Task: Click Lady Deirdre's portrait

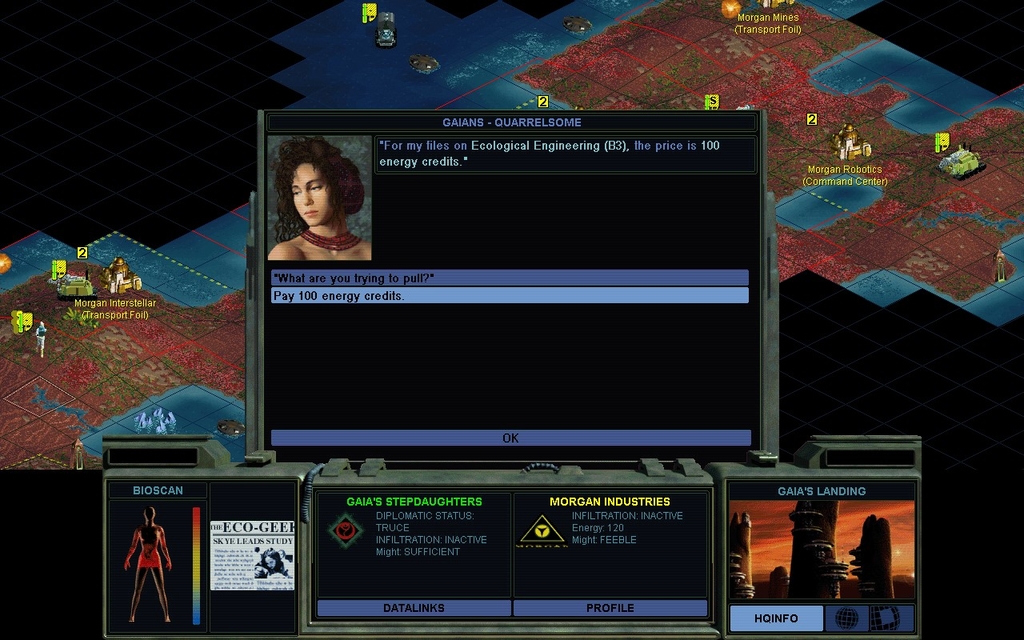Action: click(319, 198)
